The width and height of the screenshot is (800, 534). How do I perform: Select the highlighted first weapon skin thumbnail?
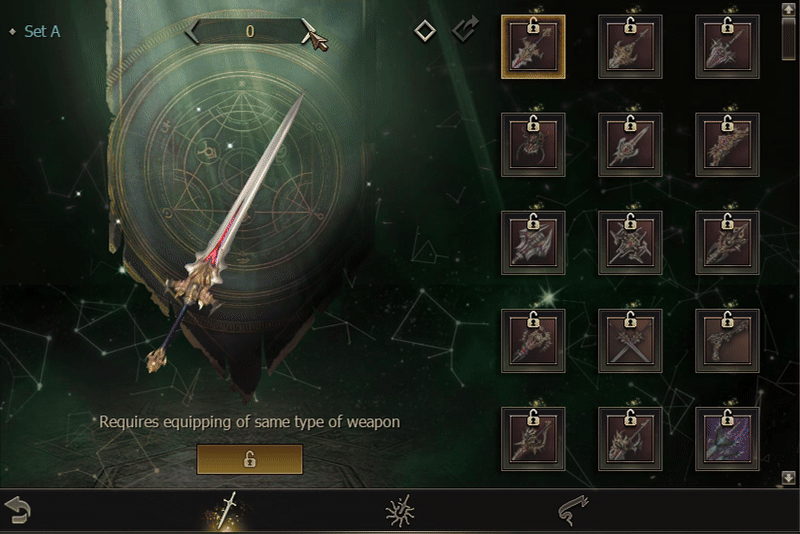(533, 47)
